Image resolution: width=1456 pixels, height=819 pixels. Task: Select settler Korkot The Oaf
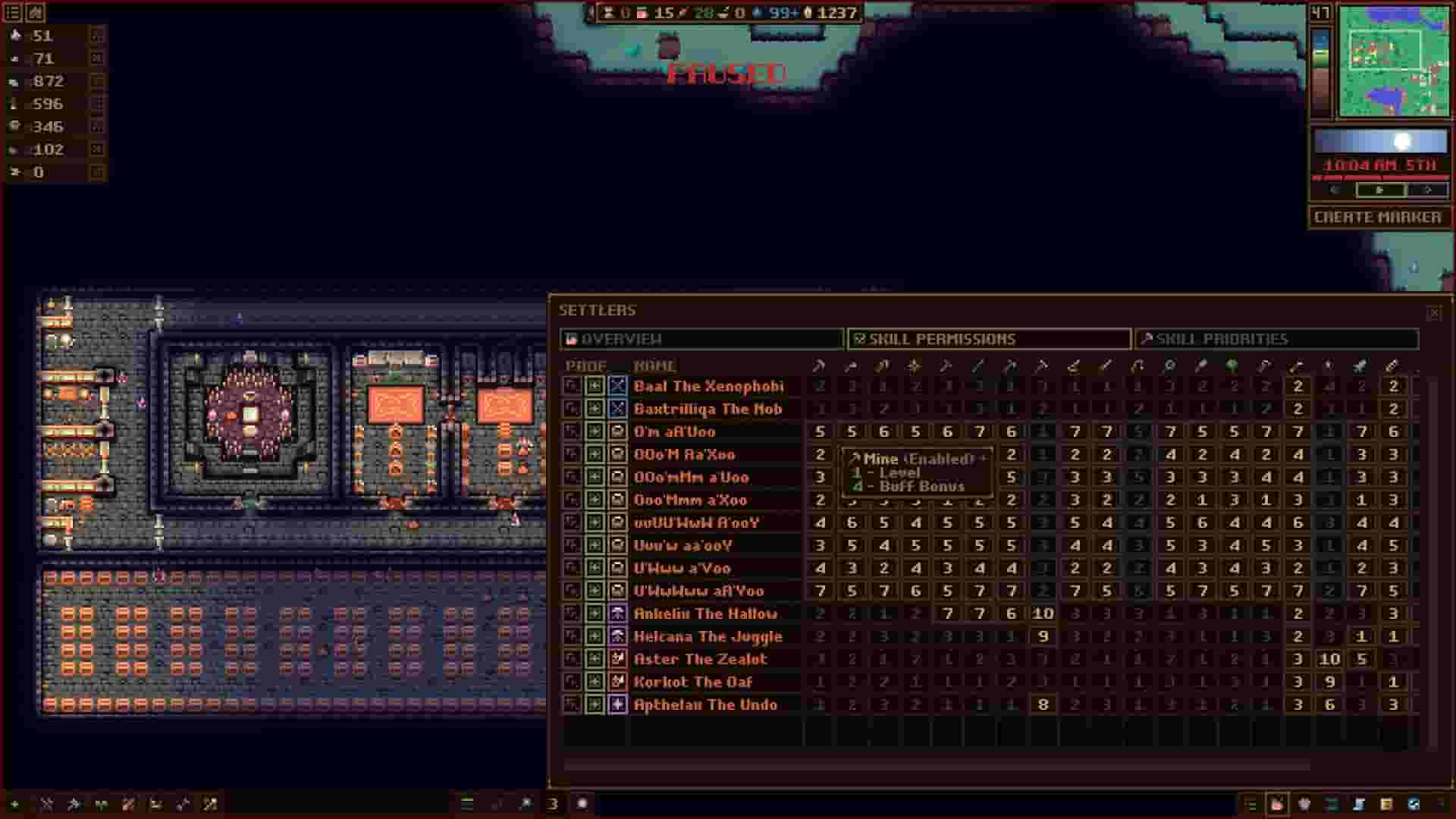[x=692, y=682]
